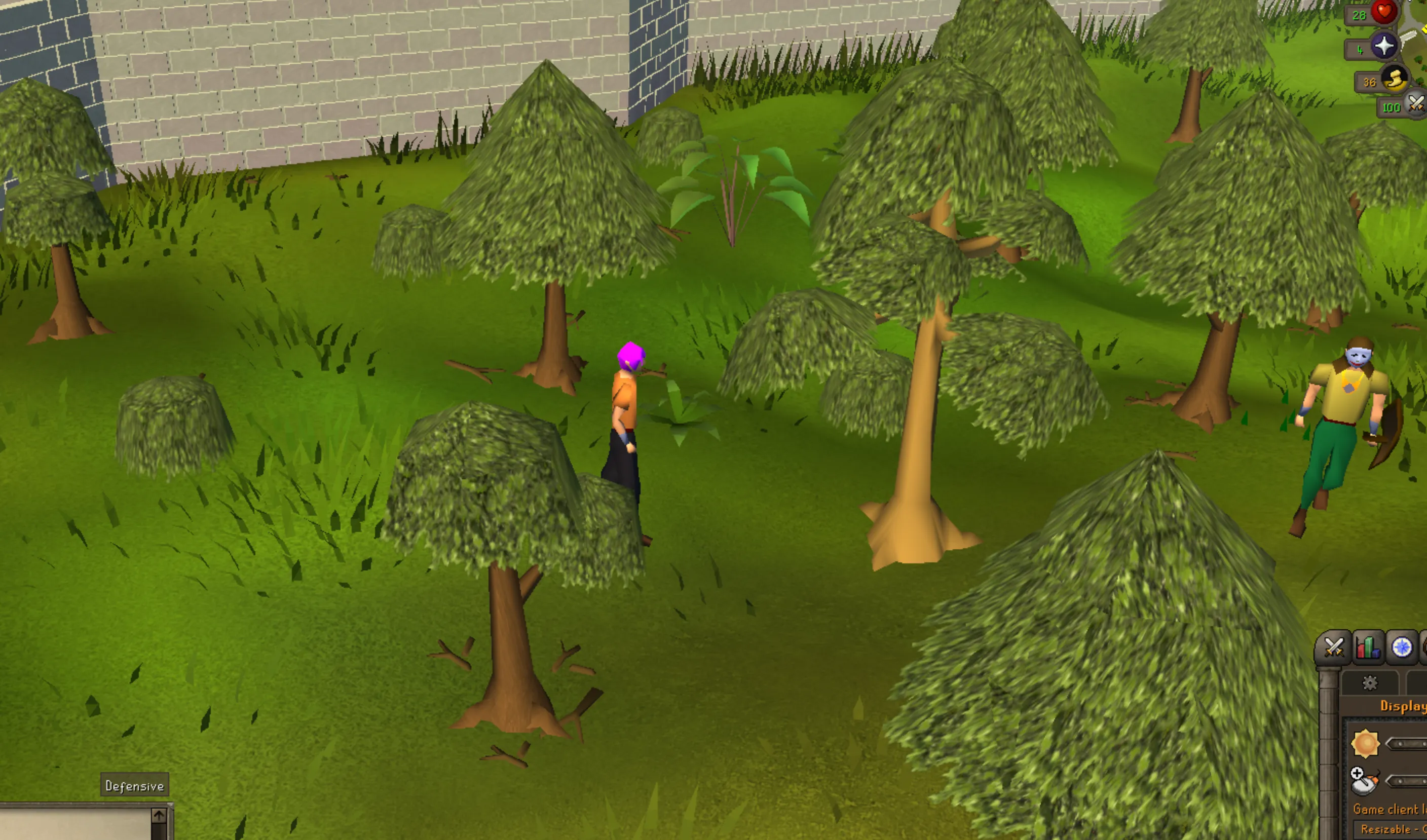Click the brightness slider track
The width and height of the screenshot is (1427, 840).
[1407, 743]
